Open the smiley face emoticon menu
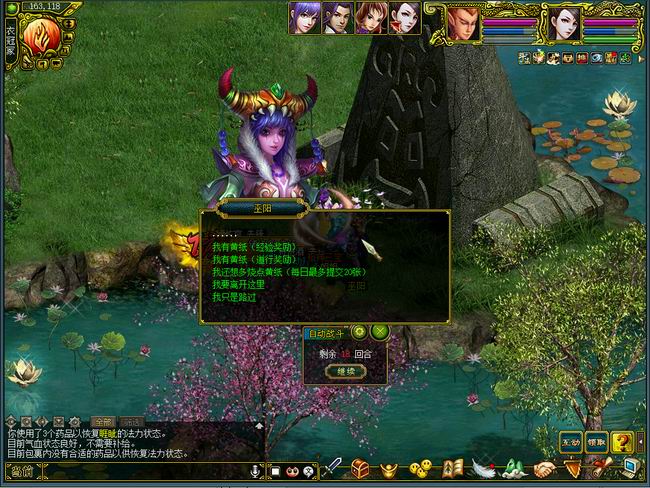The height and width of the screenshot is (488, 650). point(421,468)
